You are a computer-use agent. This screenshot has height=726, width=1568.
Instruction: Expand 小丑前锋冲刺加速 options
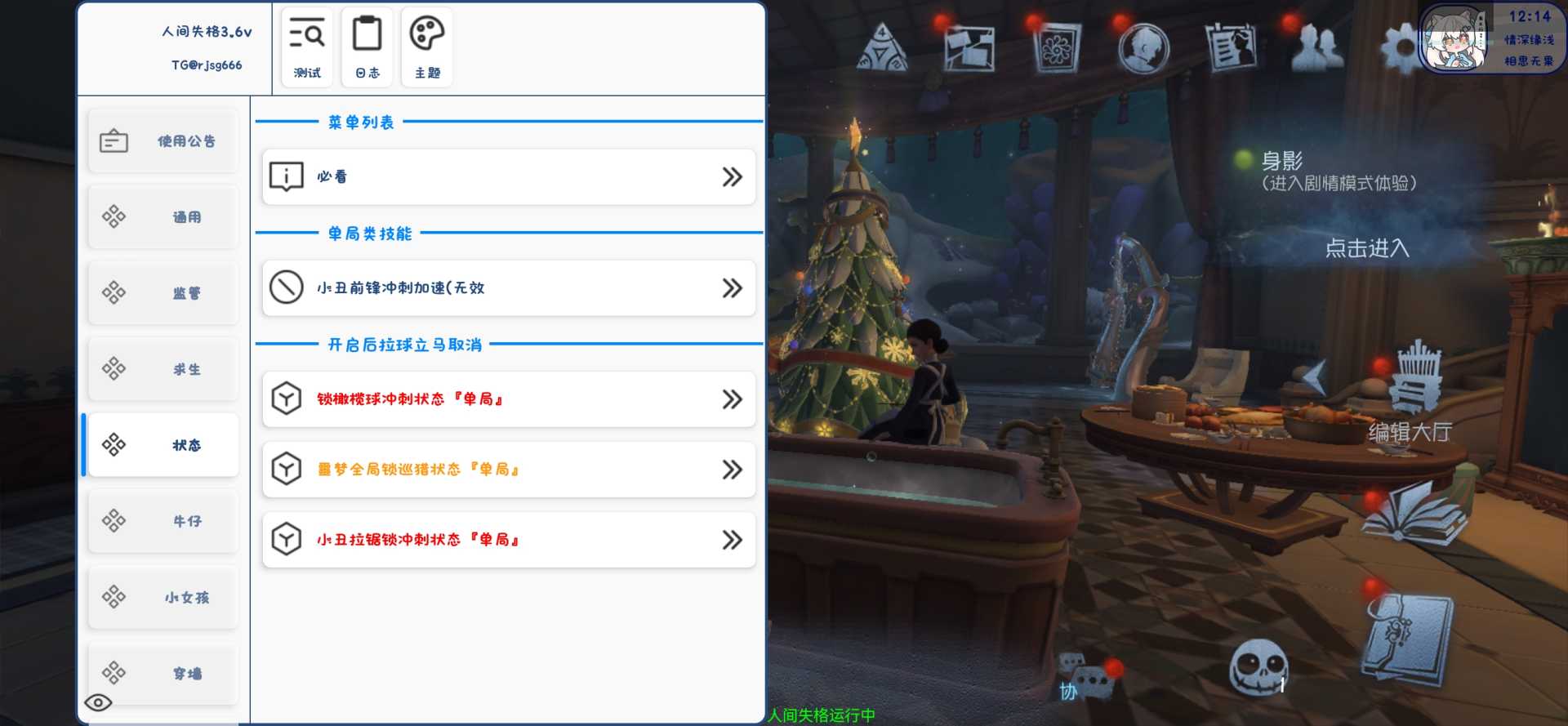(x=731, y=287)
